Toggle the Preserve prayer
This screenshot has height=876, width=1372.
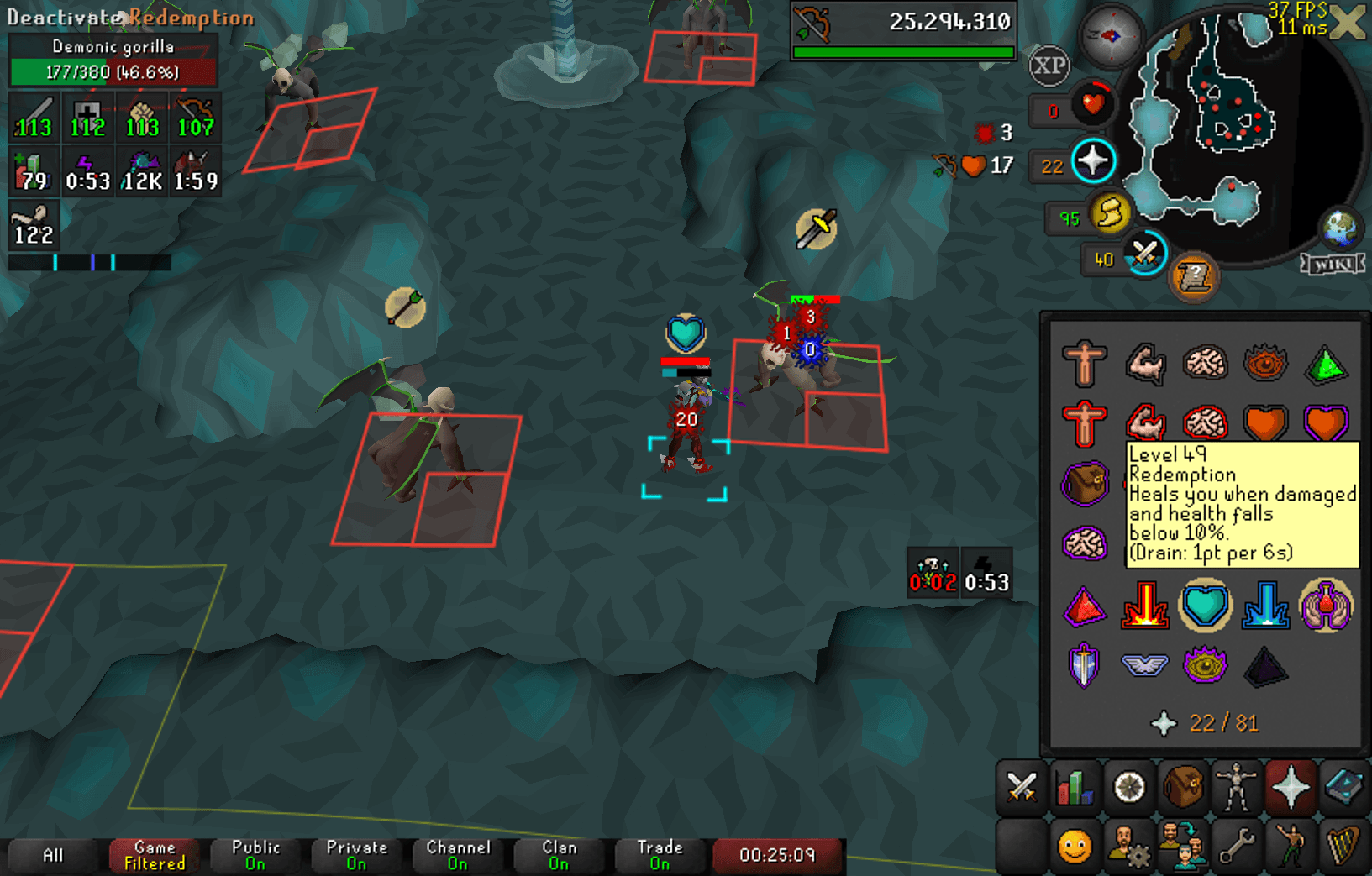1325,605
